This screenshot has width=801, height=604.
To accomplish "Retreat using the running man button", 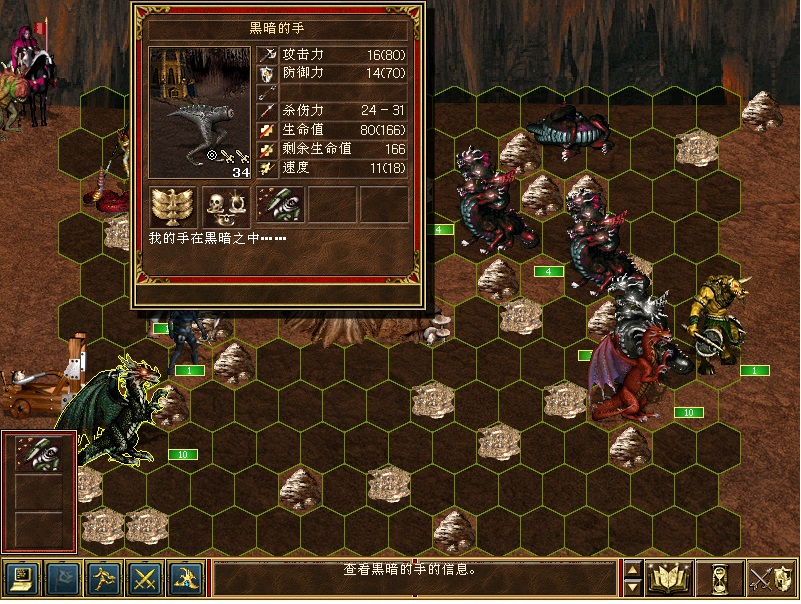I will (x=104, y=577).
